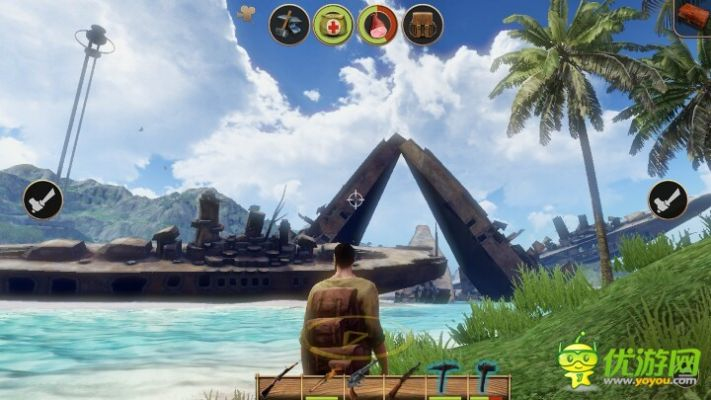Screen dimensions: 711x400
Task: Open the brown backpack inventory
Action: coord(423,24)
